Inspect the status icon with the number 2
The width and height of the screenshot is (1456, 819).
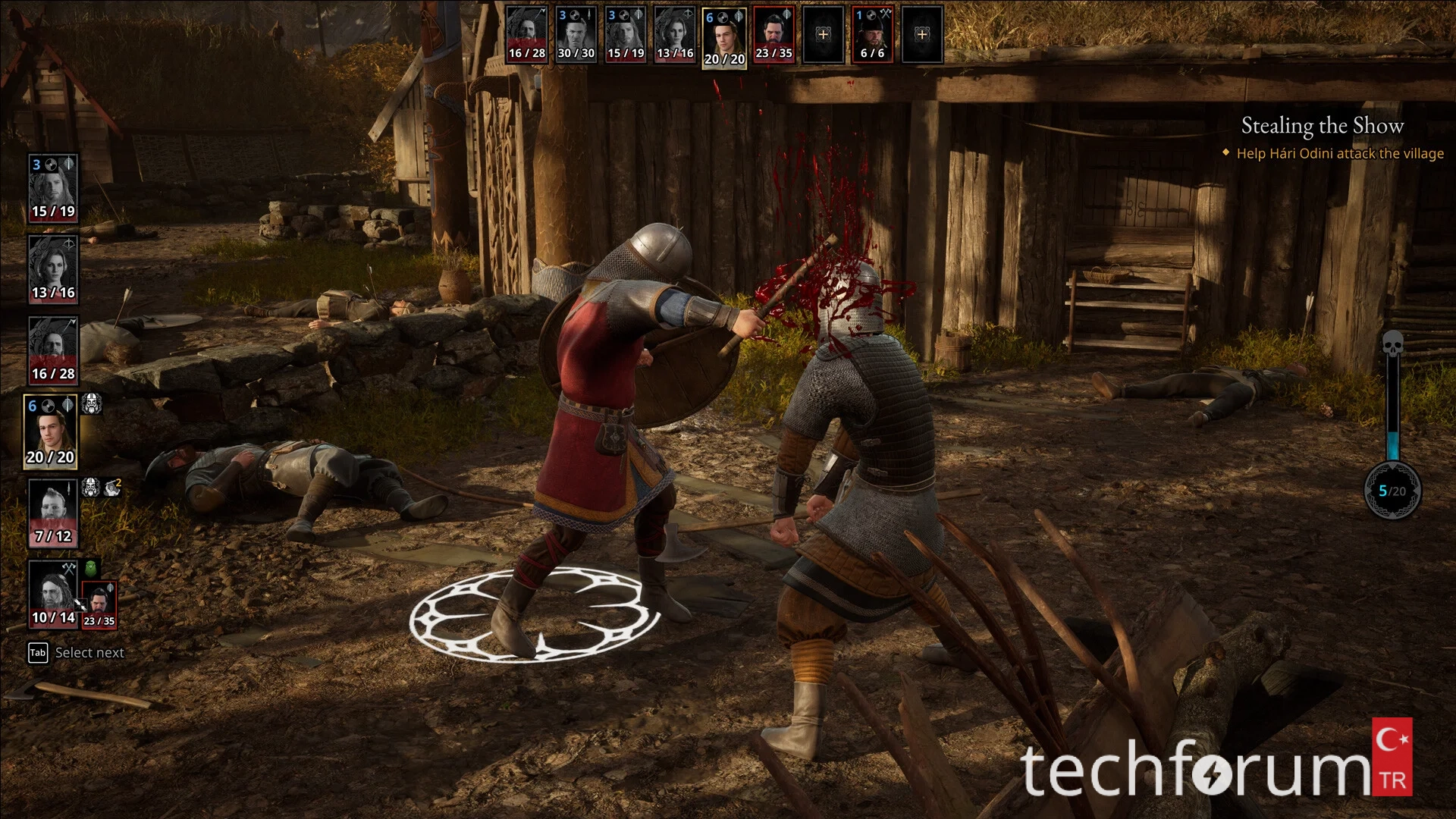click(112, 487)
